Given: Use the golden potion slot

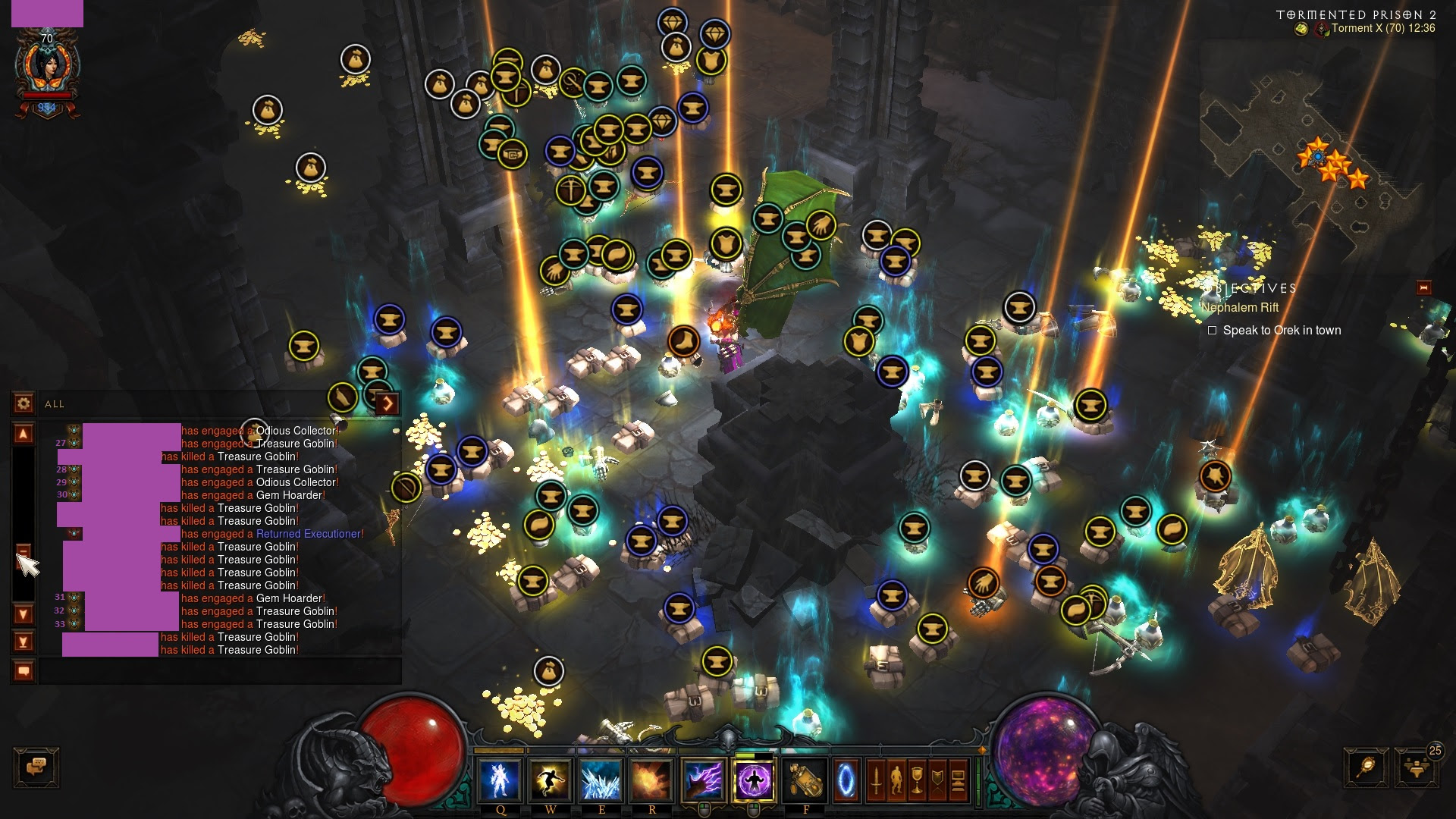Looking at the screenshot, I should tap(805, 780).
